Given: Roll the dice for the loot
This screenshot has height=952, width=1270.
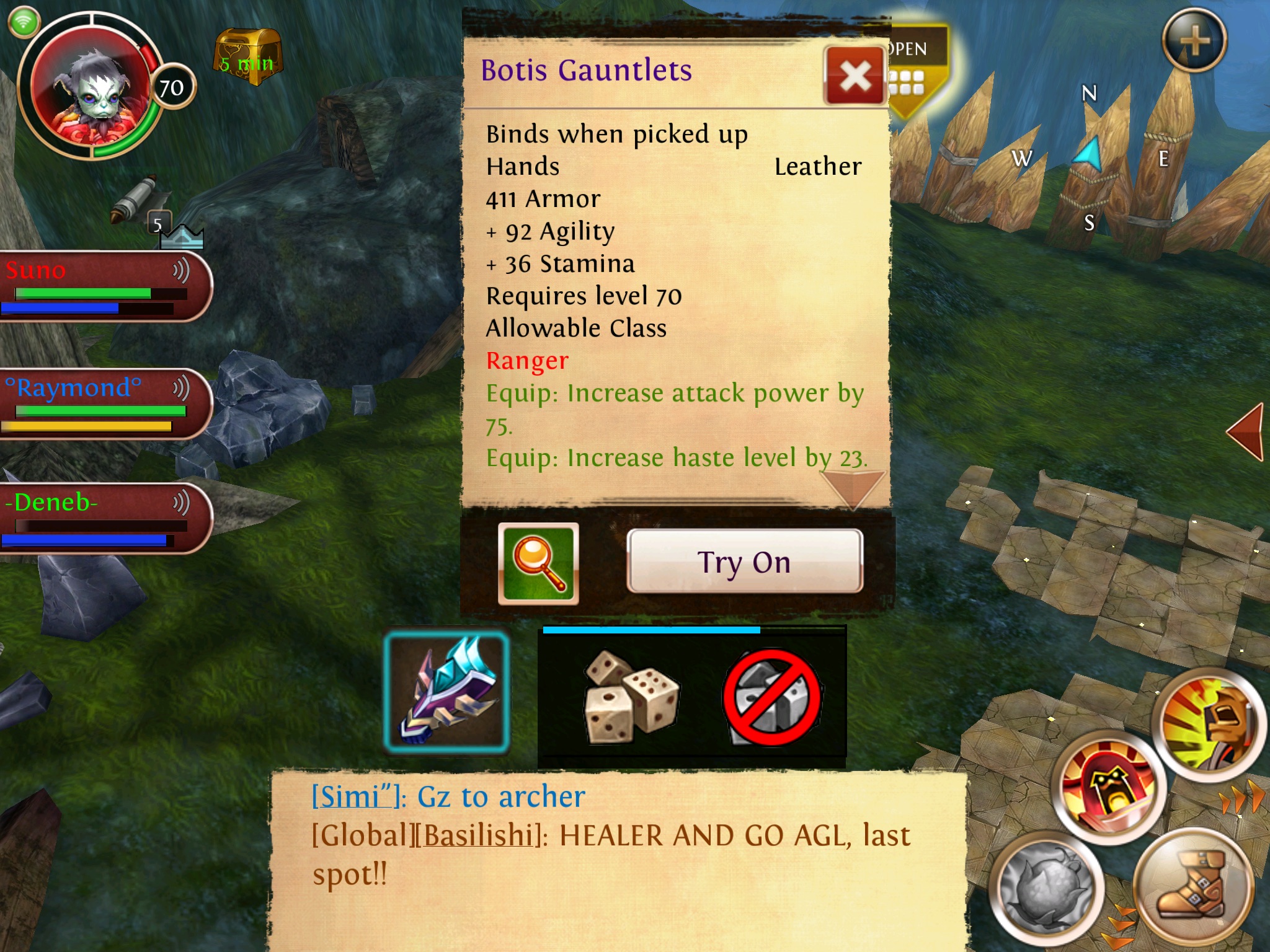Looking at the screenshot, I should tap(631, 695).
